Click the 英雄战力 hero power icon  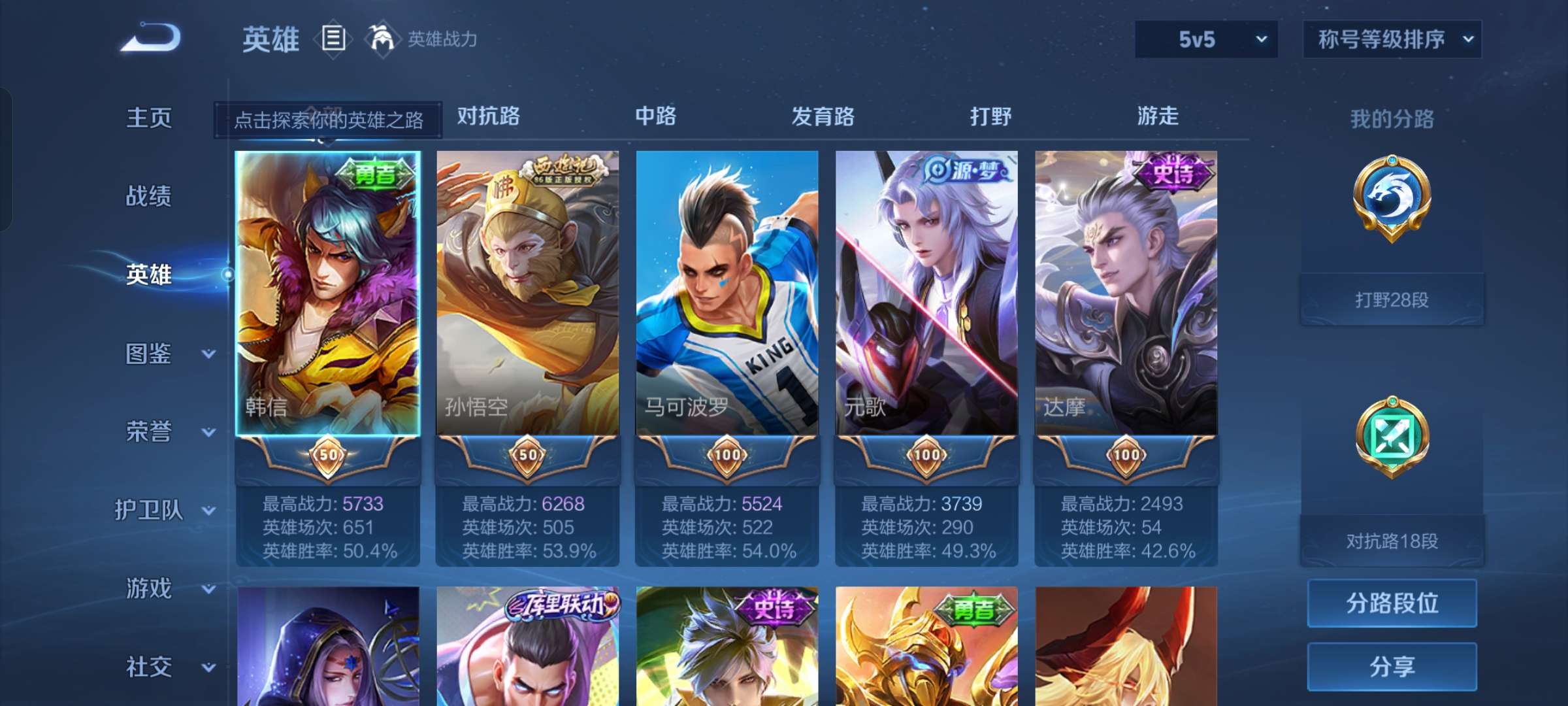click(381, 38)
